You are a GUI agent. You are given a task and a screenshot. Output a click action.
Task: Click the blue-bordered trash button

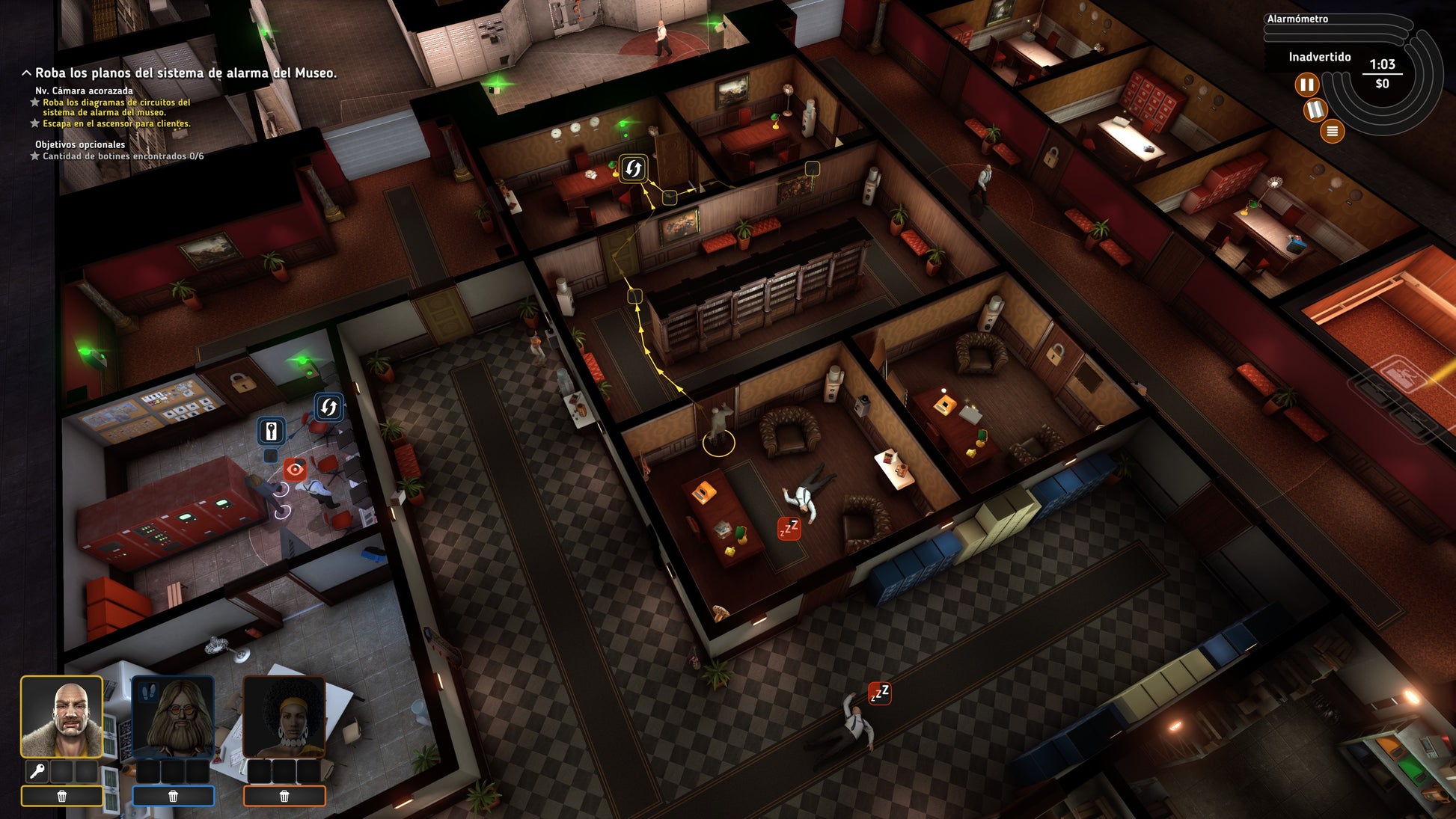click(x=173, y=797)
